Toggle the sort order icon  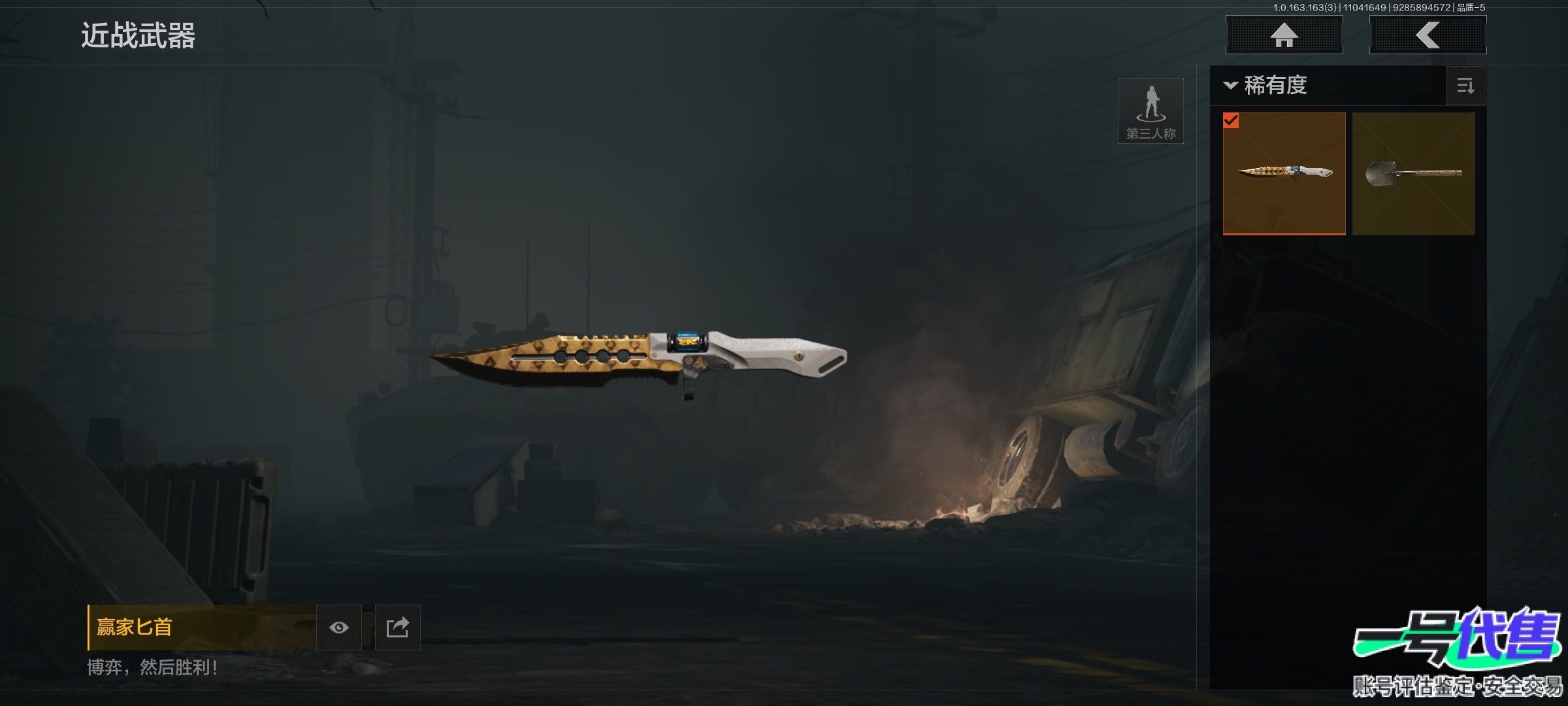pos(1465,86)
